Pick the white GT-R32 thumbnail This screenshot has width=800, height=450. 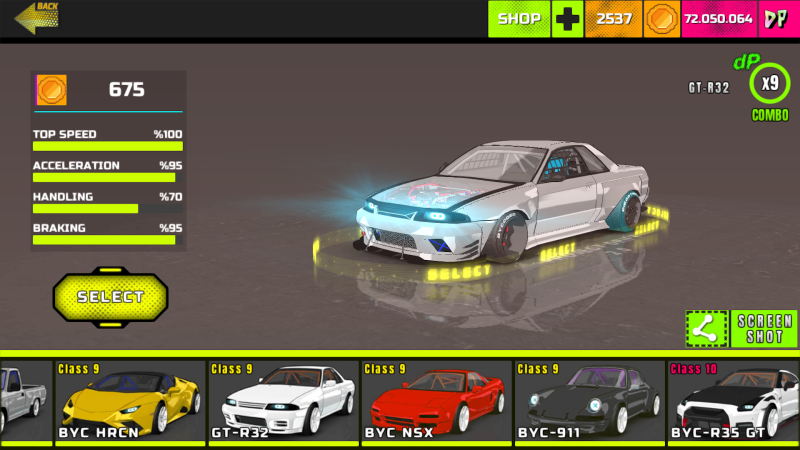click(283, 402)
